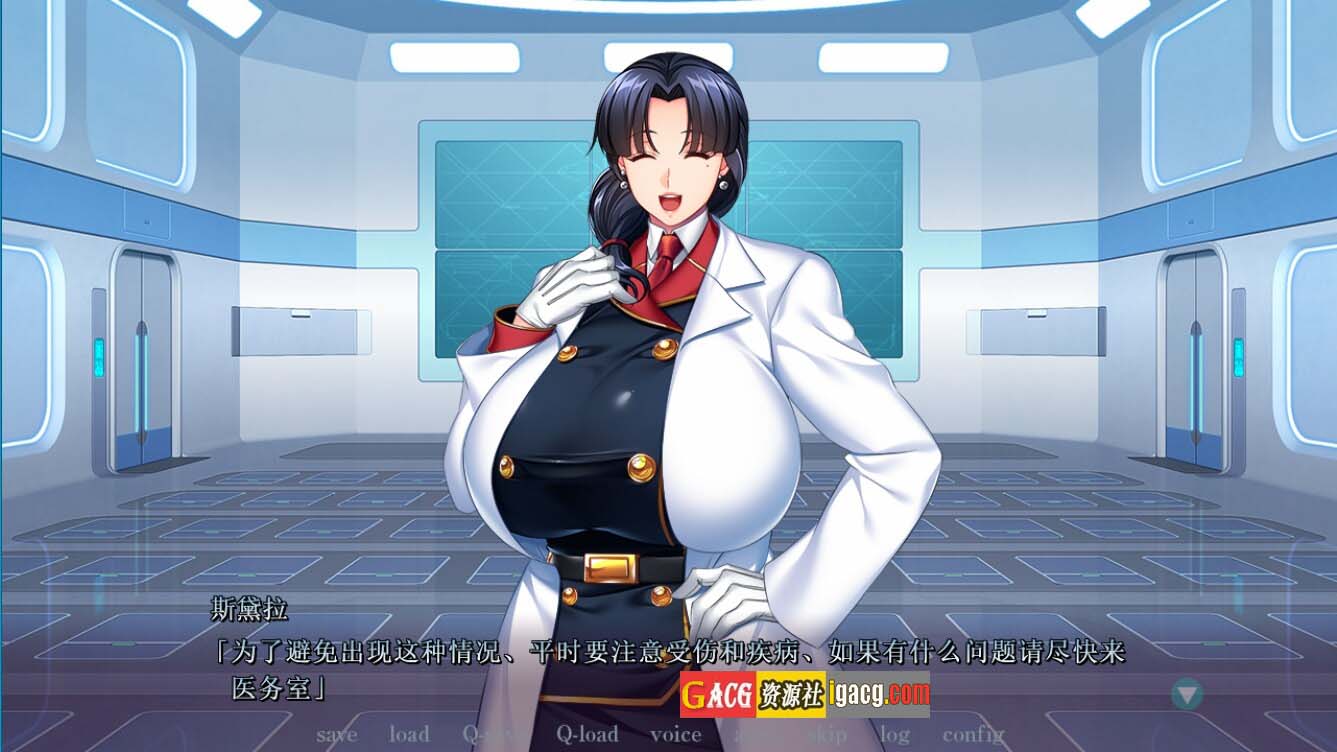The image size is (1337, 752).
Task: Advance dialogue with the down-arrow icon
Action: pos(1187,693)
